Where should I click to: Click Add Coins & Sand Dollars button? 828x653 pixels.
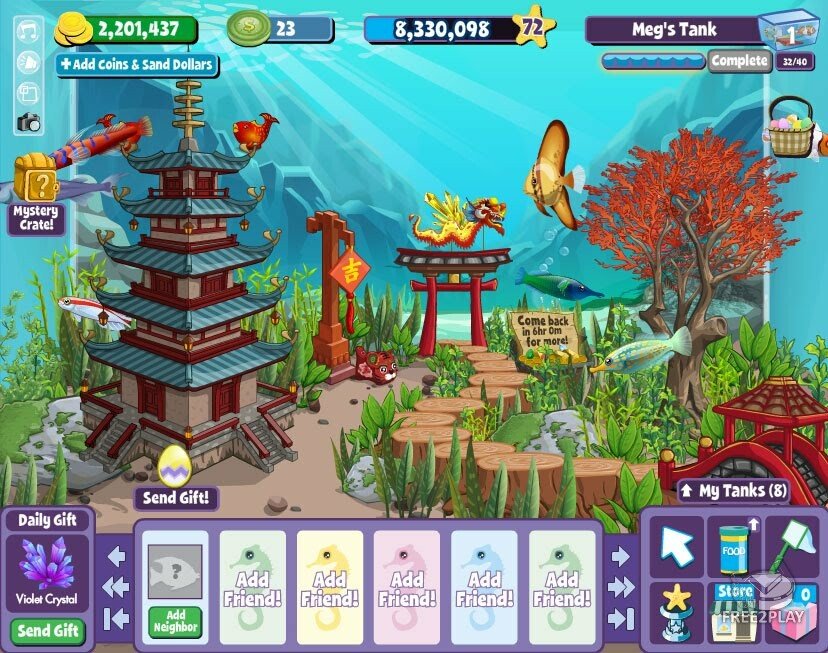(136, 65)
